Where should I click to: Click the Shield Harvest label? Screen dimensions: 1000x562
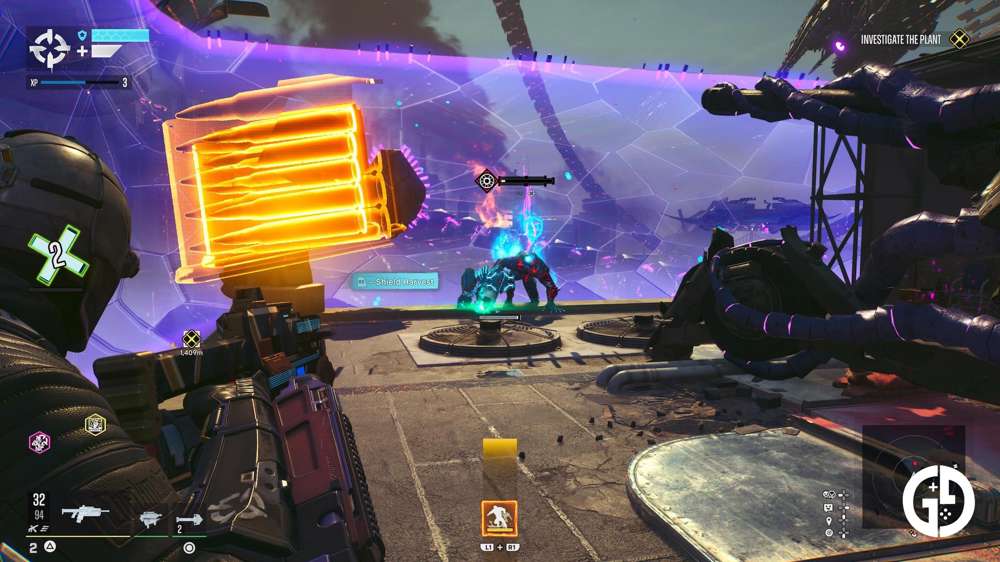click(395, 282)
